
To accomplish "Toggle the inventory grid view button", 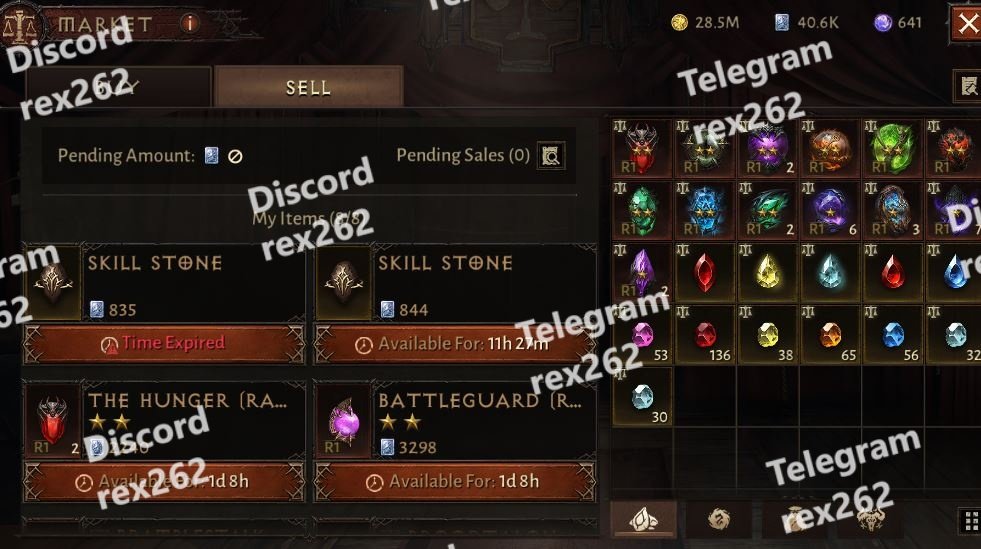I will (968, 519).
